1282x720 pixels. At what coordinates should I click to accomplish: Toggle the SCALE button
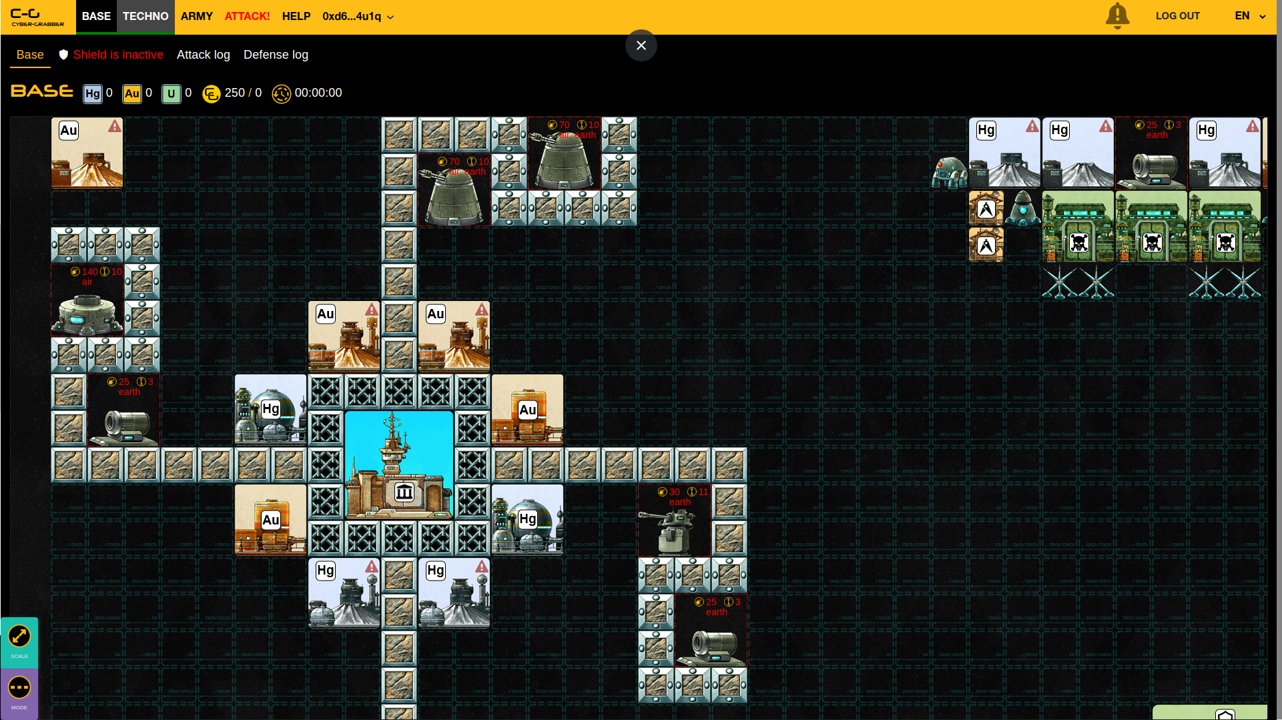click(x=19, y=641)
